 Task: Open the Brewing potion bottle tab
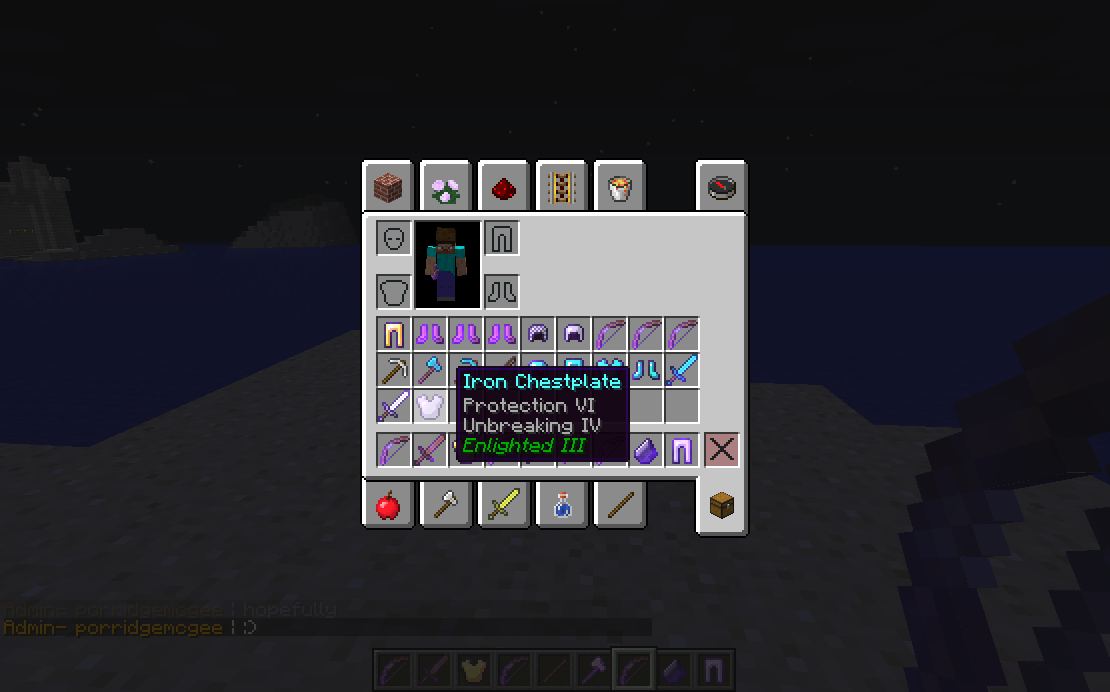tap(561, 506)
